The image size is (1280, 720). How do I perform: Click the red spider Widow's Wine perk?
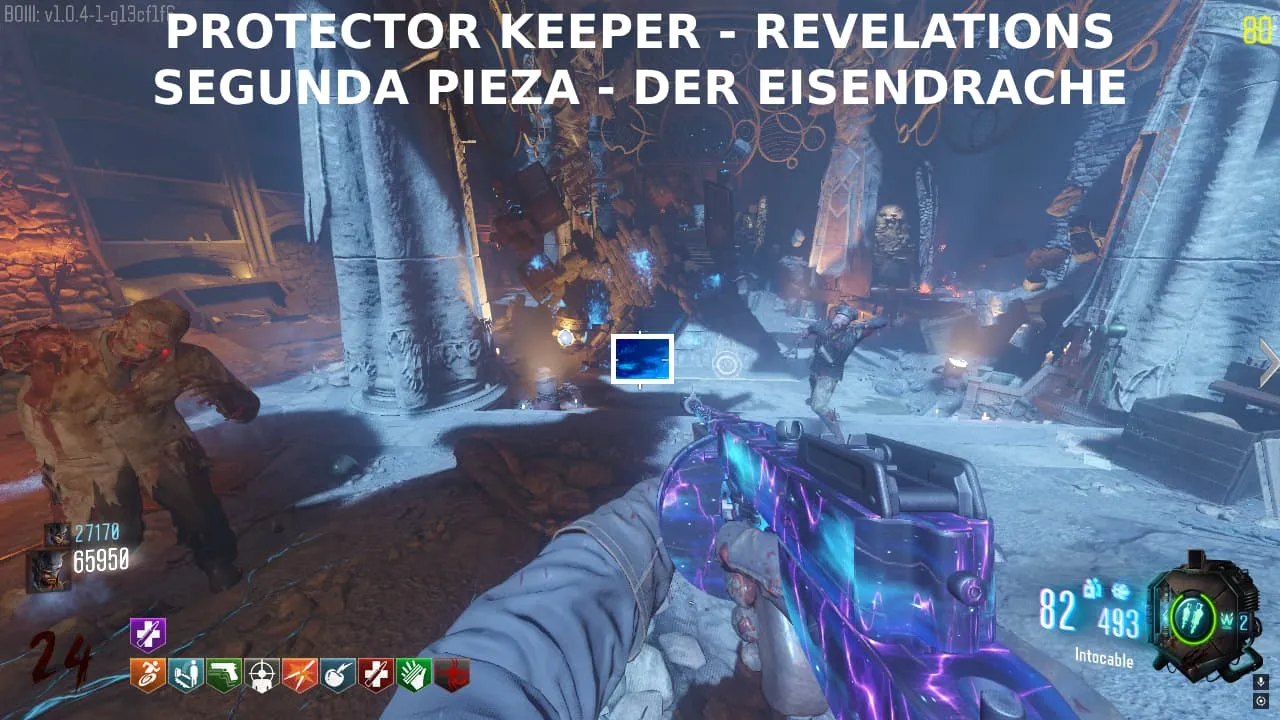(452, 675)
